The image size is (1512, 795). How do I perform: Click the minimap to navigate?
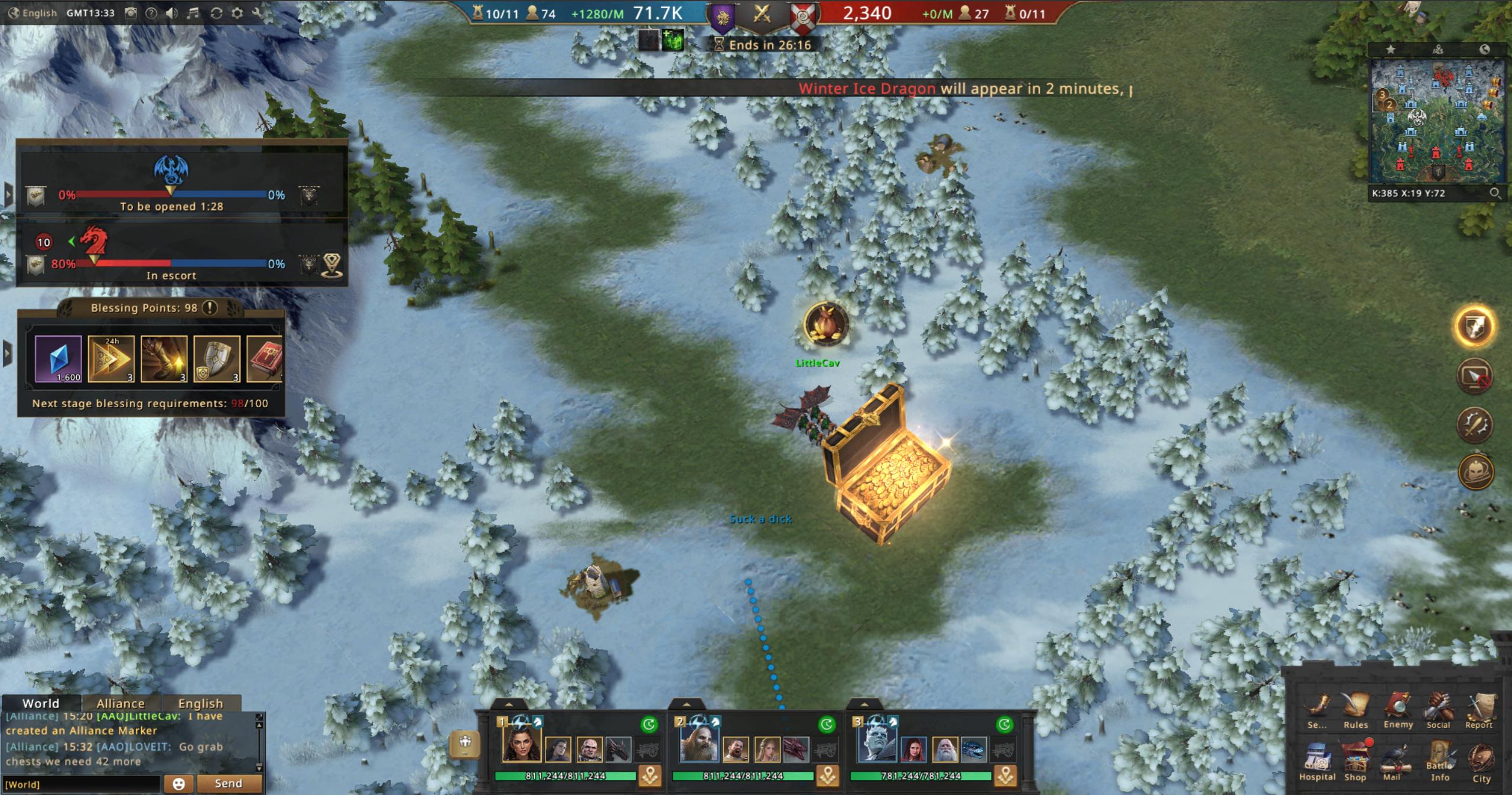(x=1437, y=121)
